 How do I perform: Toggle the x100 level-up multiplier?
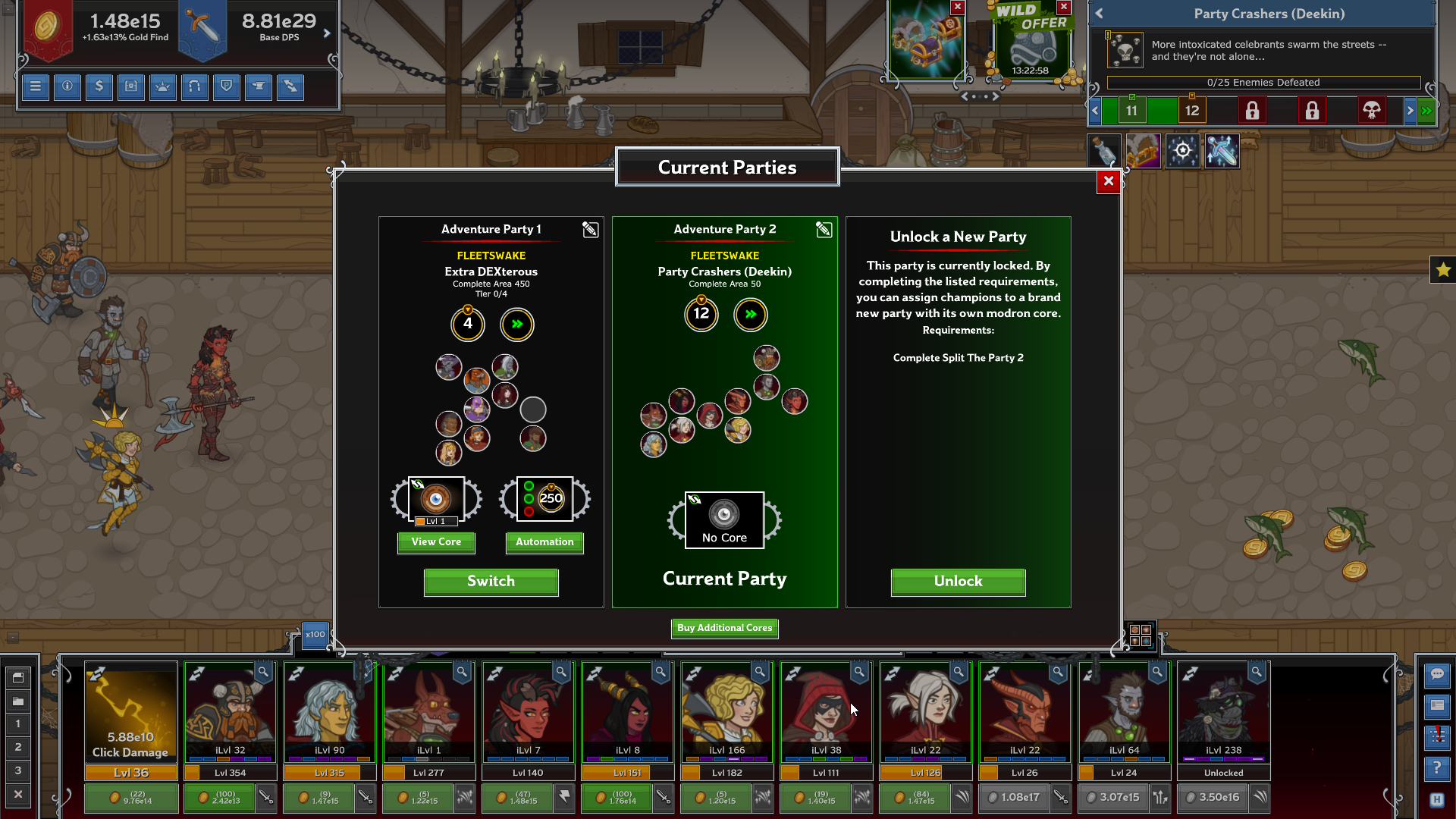315,635
